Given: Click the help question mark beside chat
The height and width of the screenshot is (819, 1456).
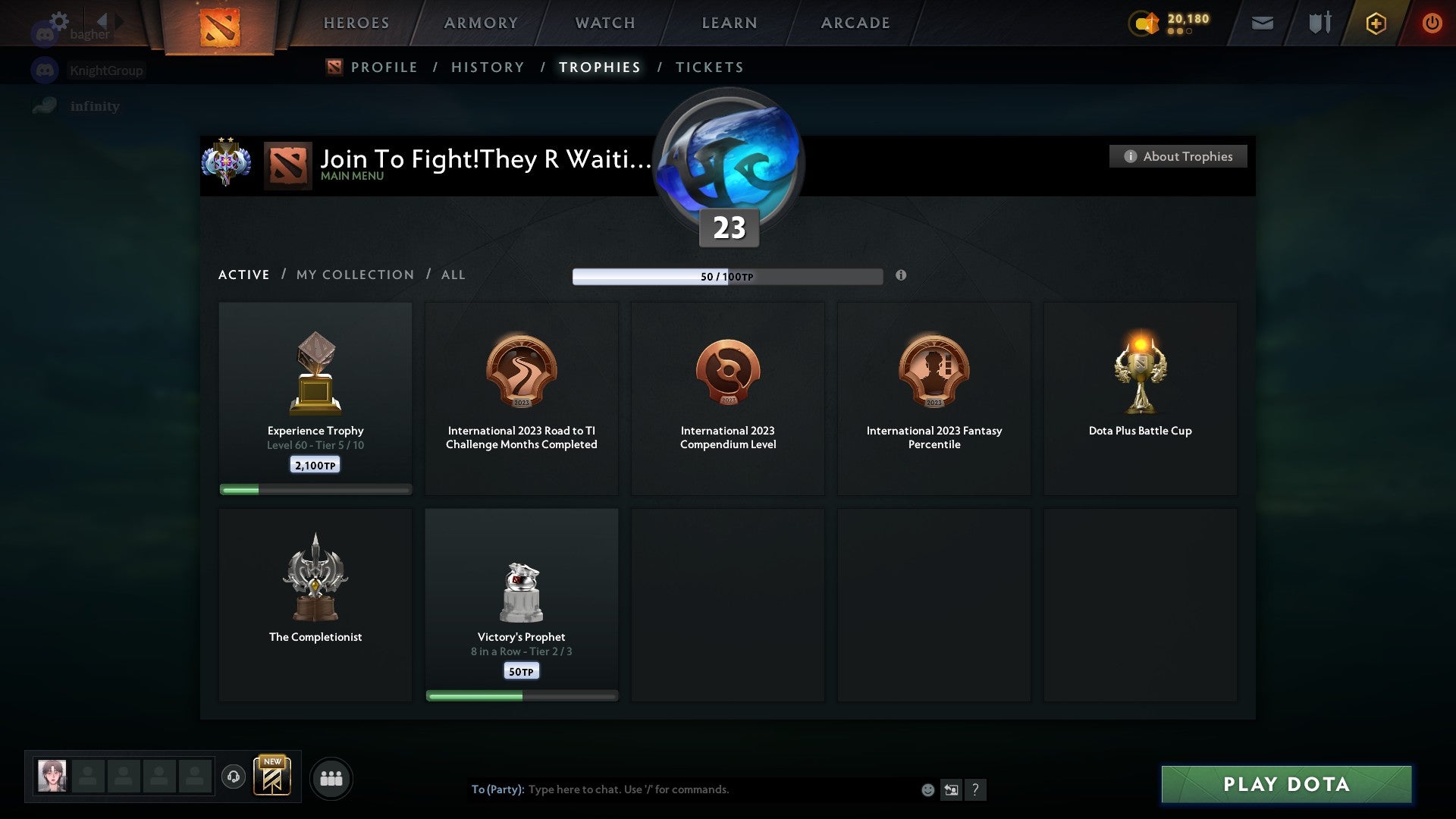Looking at the screenshot, I should (977, 789).
